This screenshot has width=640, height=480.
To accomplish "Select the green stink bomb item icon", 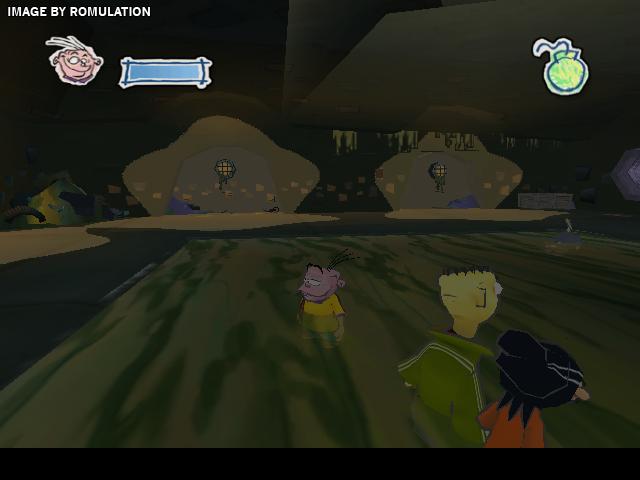I will coord(562,70).
